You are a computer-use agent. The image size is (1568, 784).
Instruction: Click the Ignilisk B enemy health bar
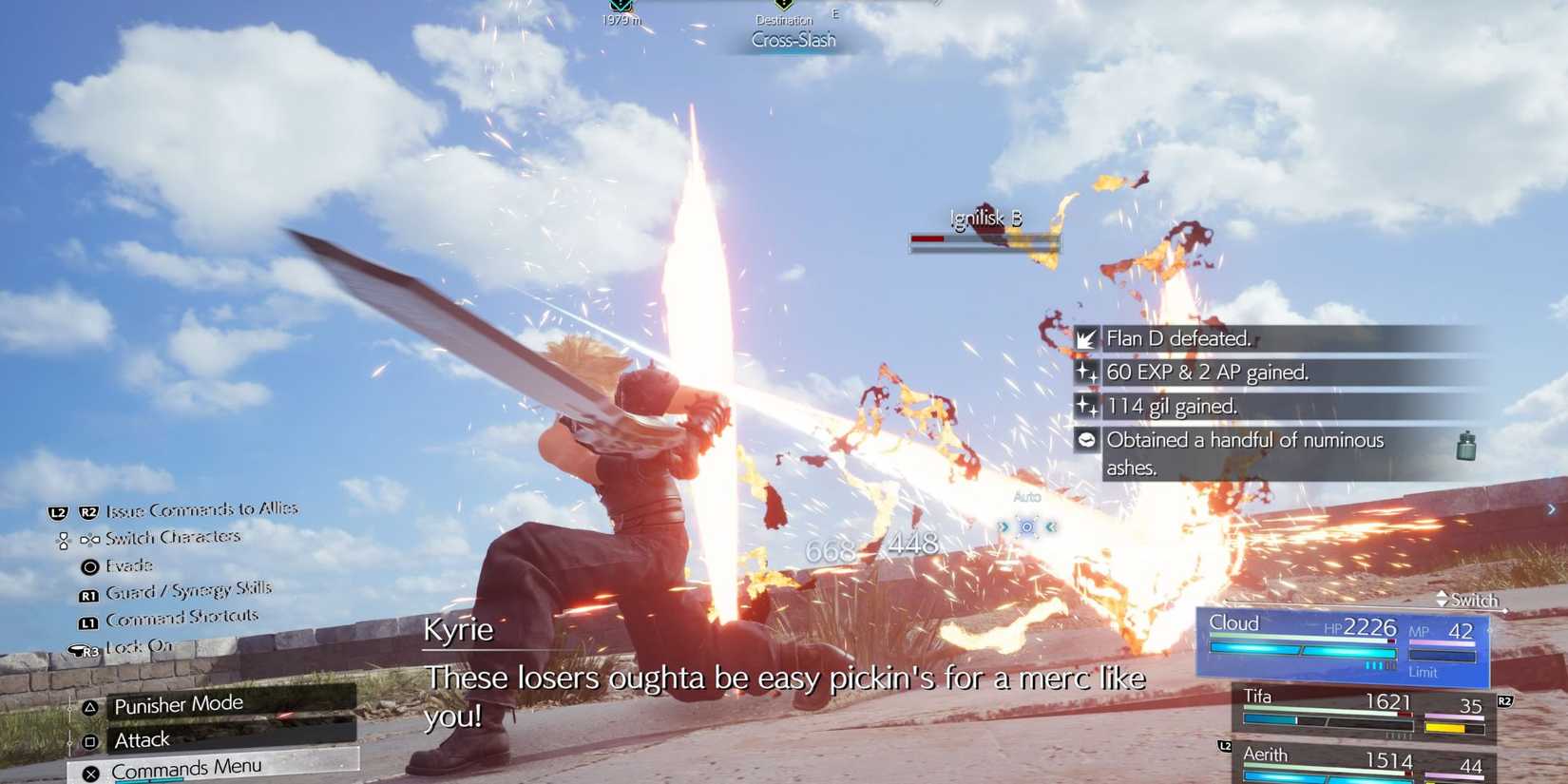984,240
